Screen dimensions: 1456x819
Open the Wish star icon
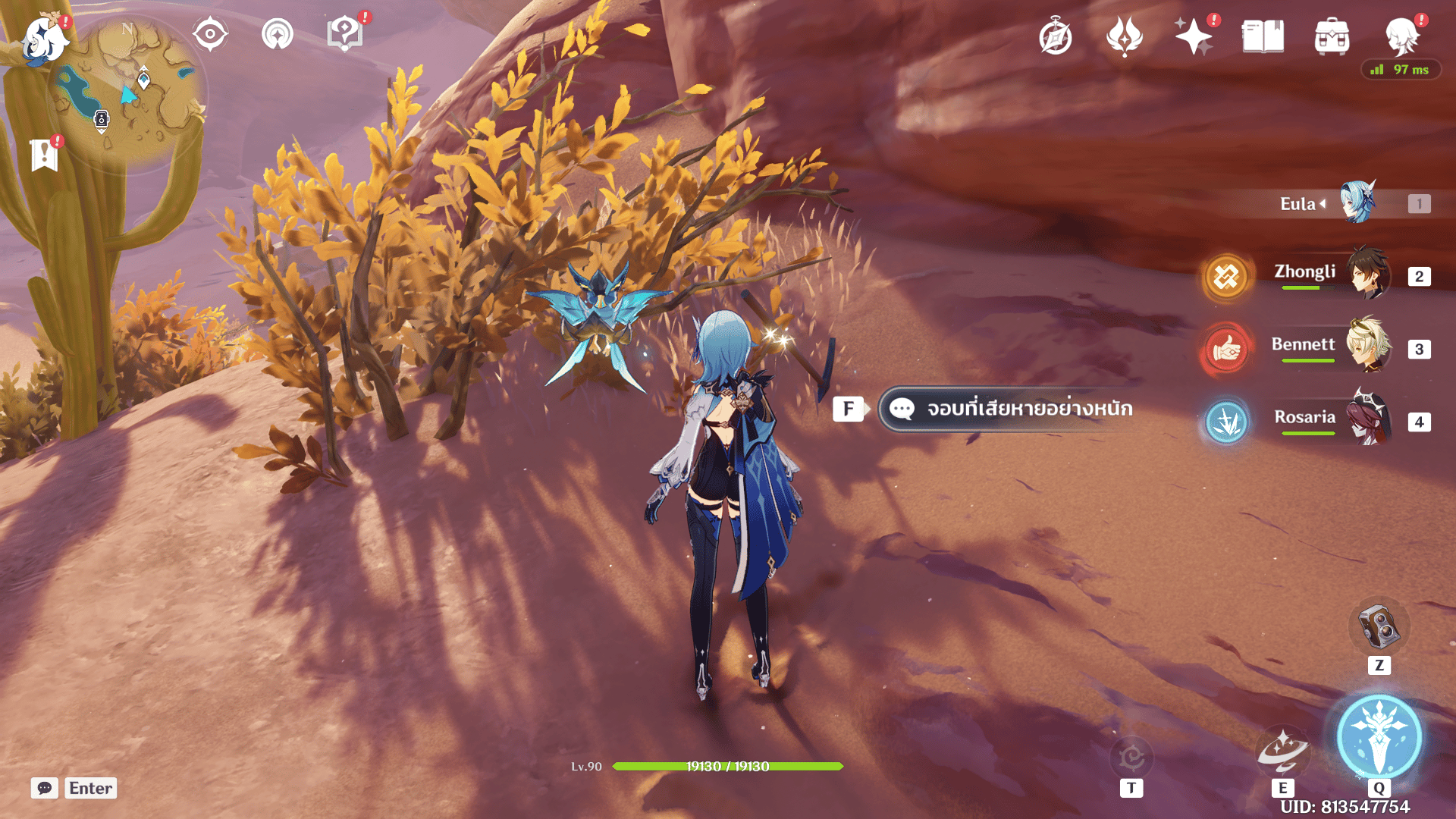click(x=1194, y=36)
